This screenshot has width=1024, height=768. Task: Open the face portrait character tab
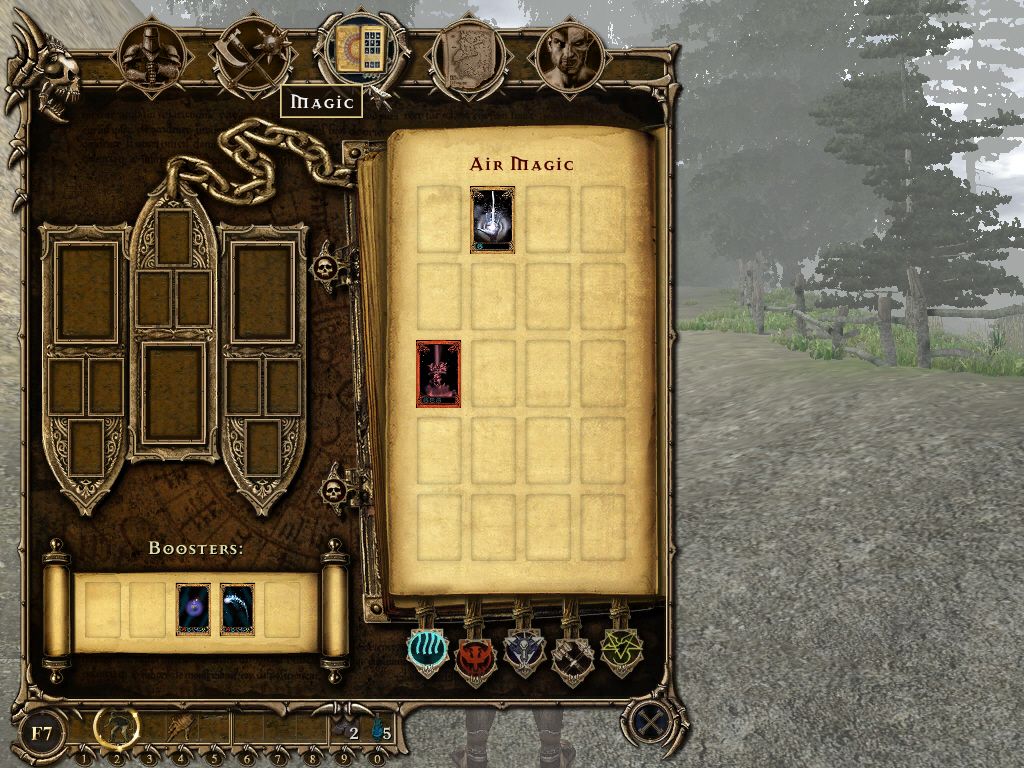click(x=570, y=55)
